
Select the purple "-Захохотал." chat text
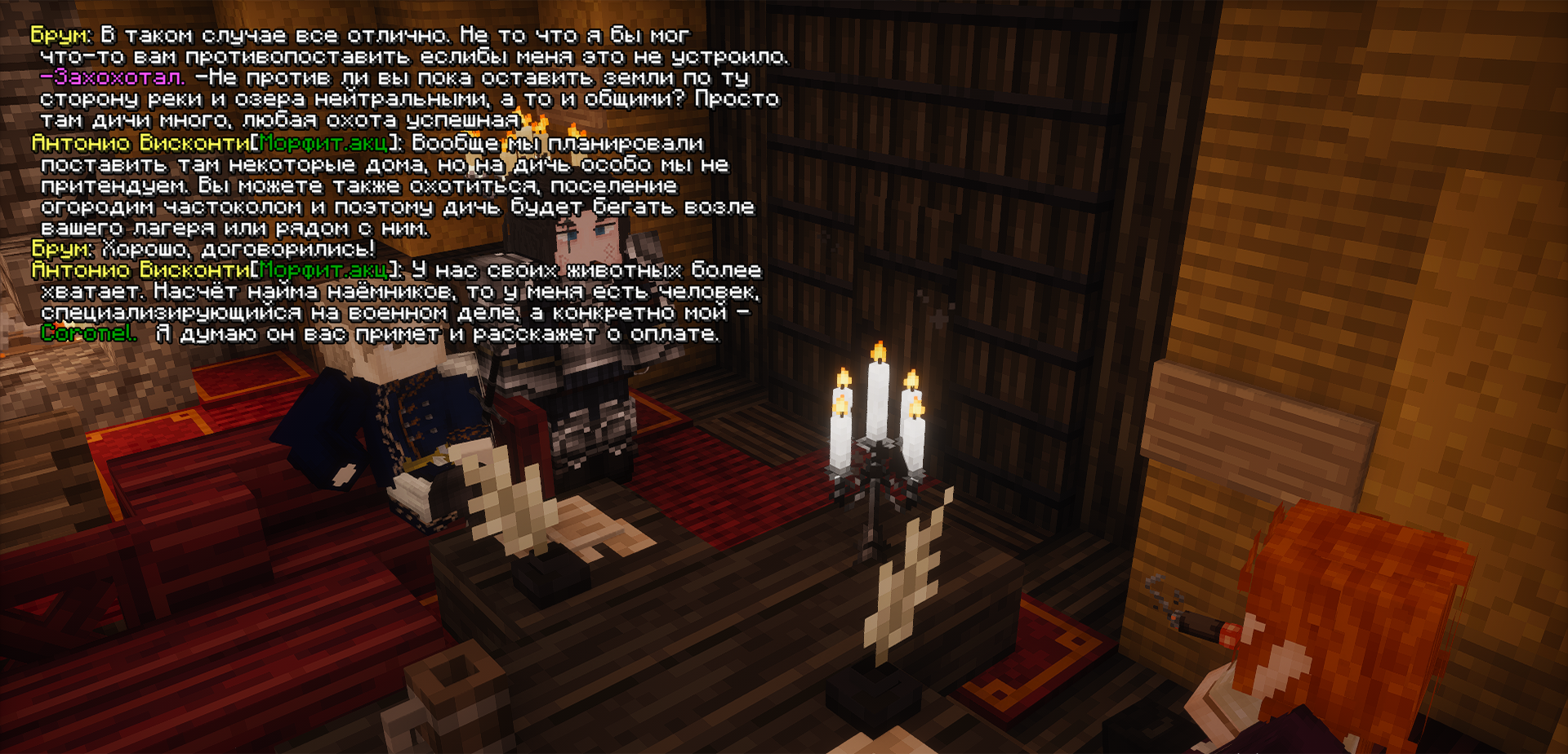113,78
